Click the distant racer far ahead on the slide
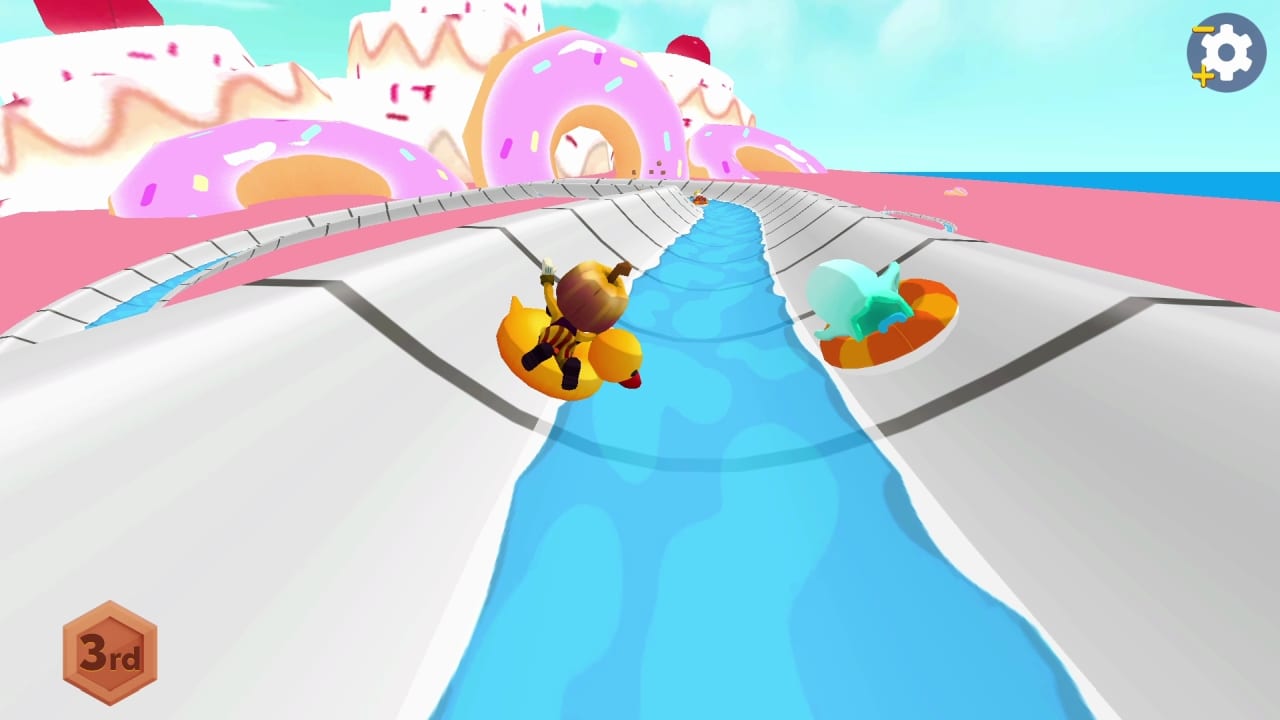Screen dimensions: 1280x720 (x=700, y=198)
